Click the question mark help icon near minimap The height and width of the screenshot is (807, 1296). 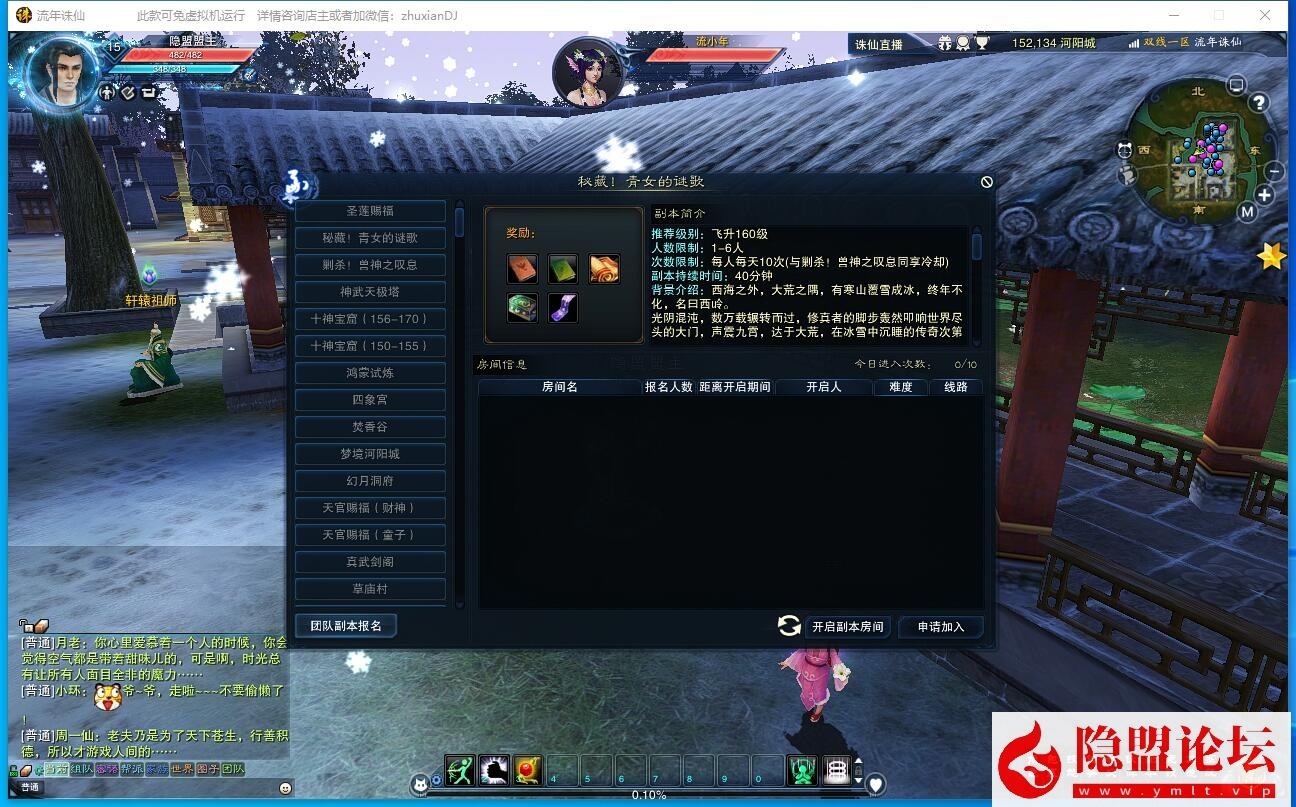pyautogui.click(x=1258, y=103)
